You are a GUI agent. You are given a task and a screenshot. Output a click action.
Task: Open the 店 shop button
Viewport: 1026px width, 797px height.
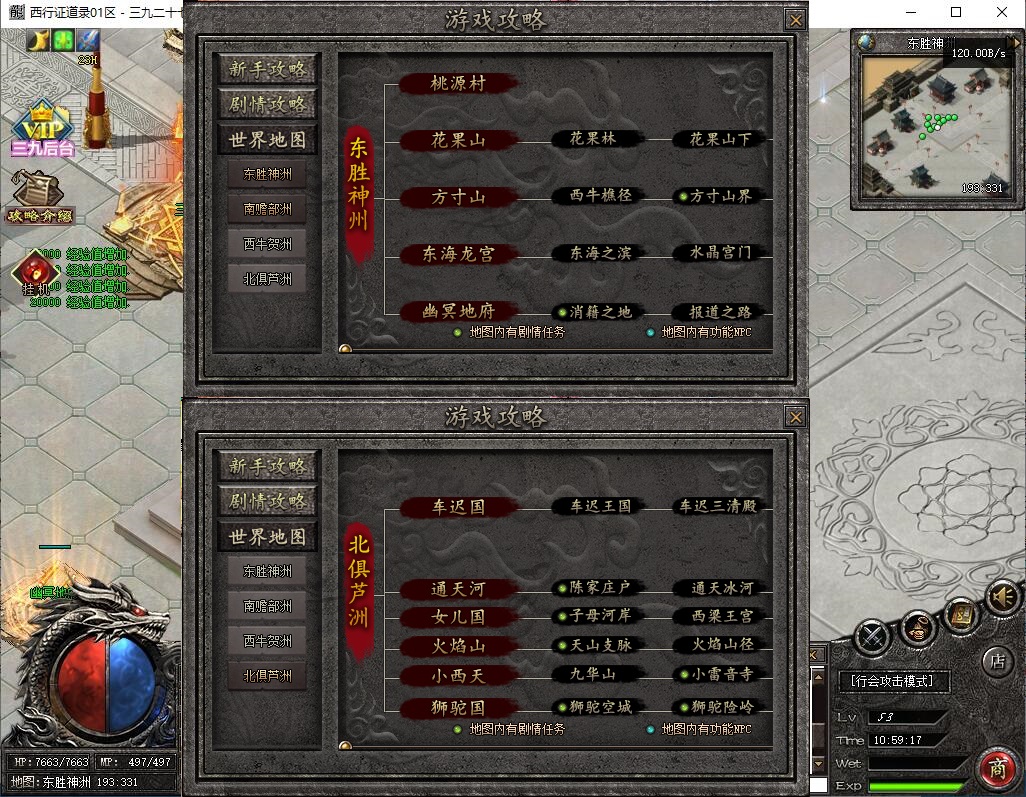tap(996, 660)
